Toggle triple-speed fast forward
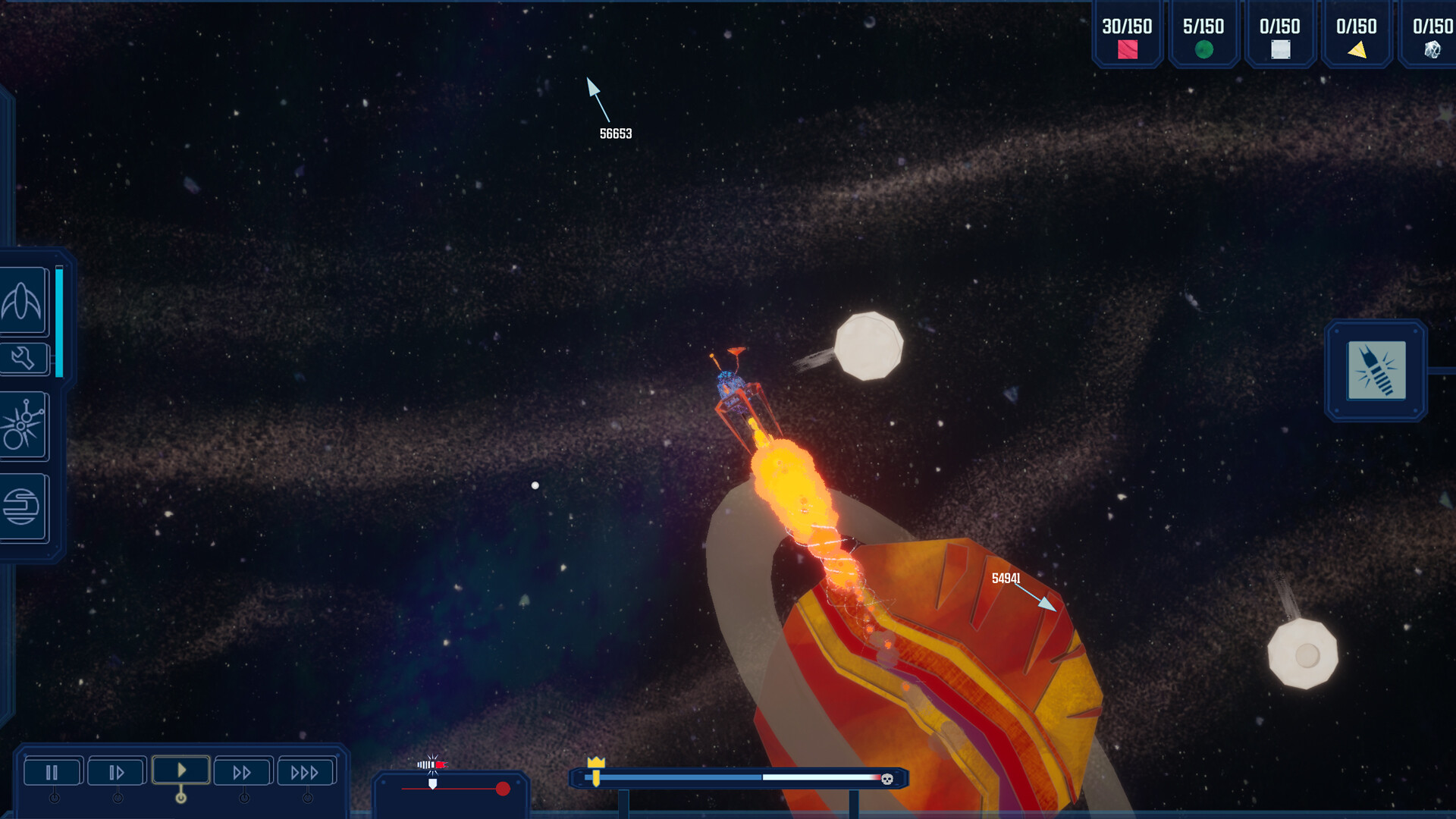This screenshot has width=1456, height=819. [306, 771]
